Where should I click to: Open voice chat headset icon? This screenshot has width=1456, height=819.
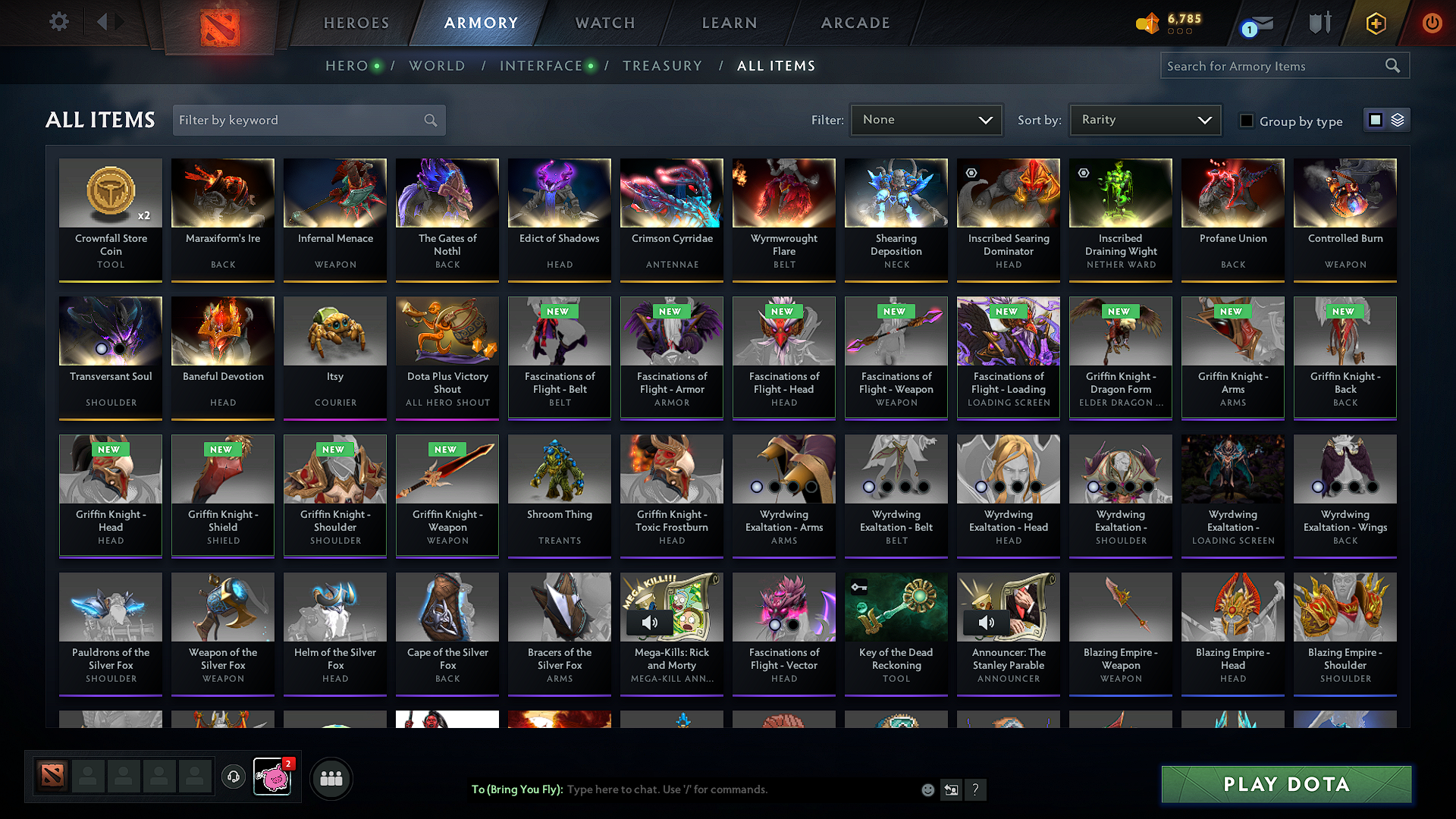[x=233, y=778]
